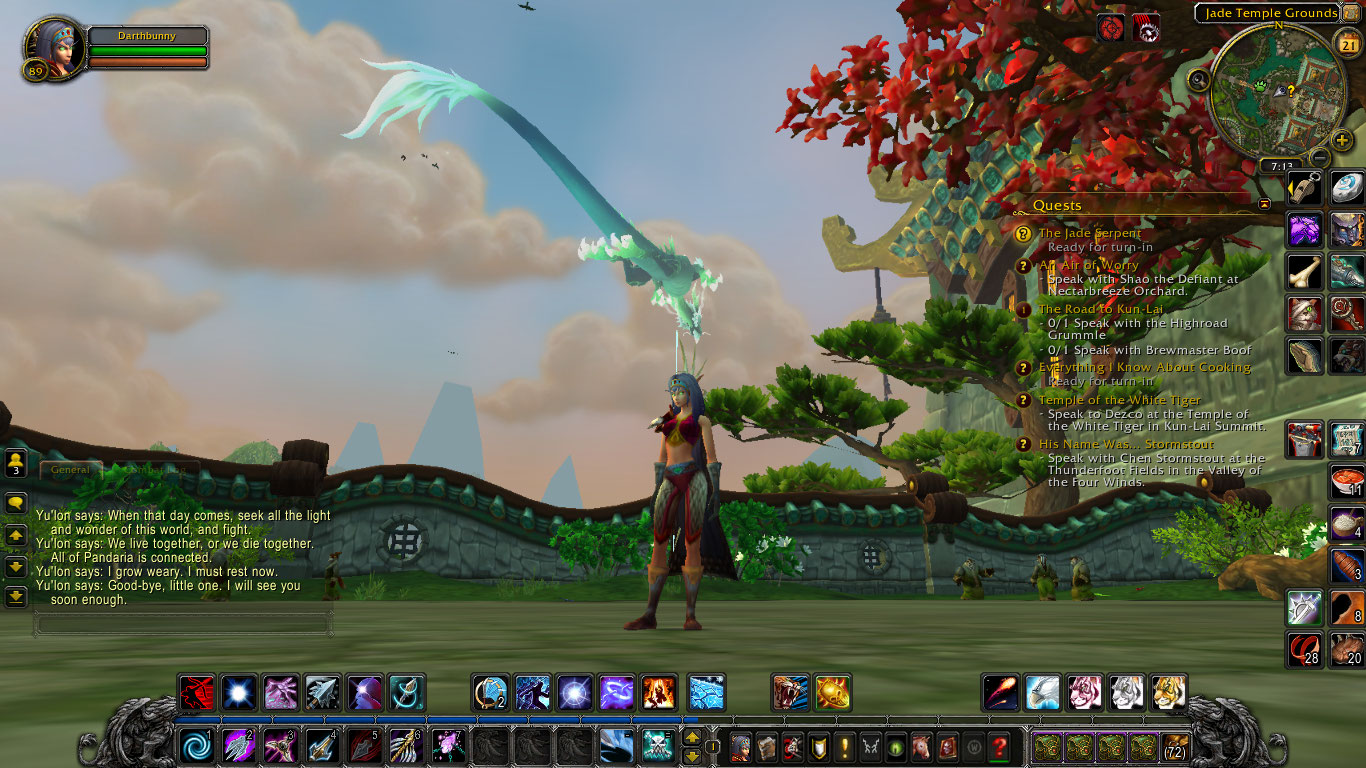The image size is (1366, 768).
Task: Collapse the Quests tracker panel
Action: click(x=1265, y=204)
